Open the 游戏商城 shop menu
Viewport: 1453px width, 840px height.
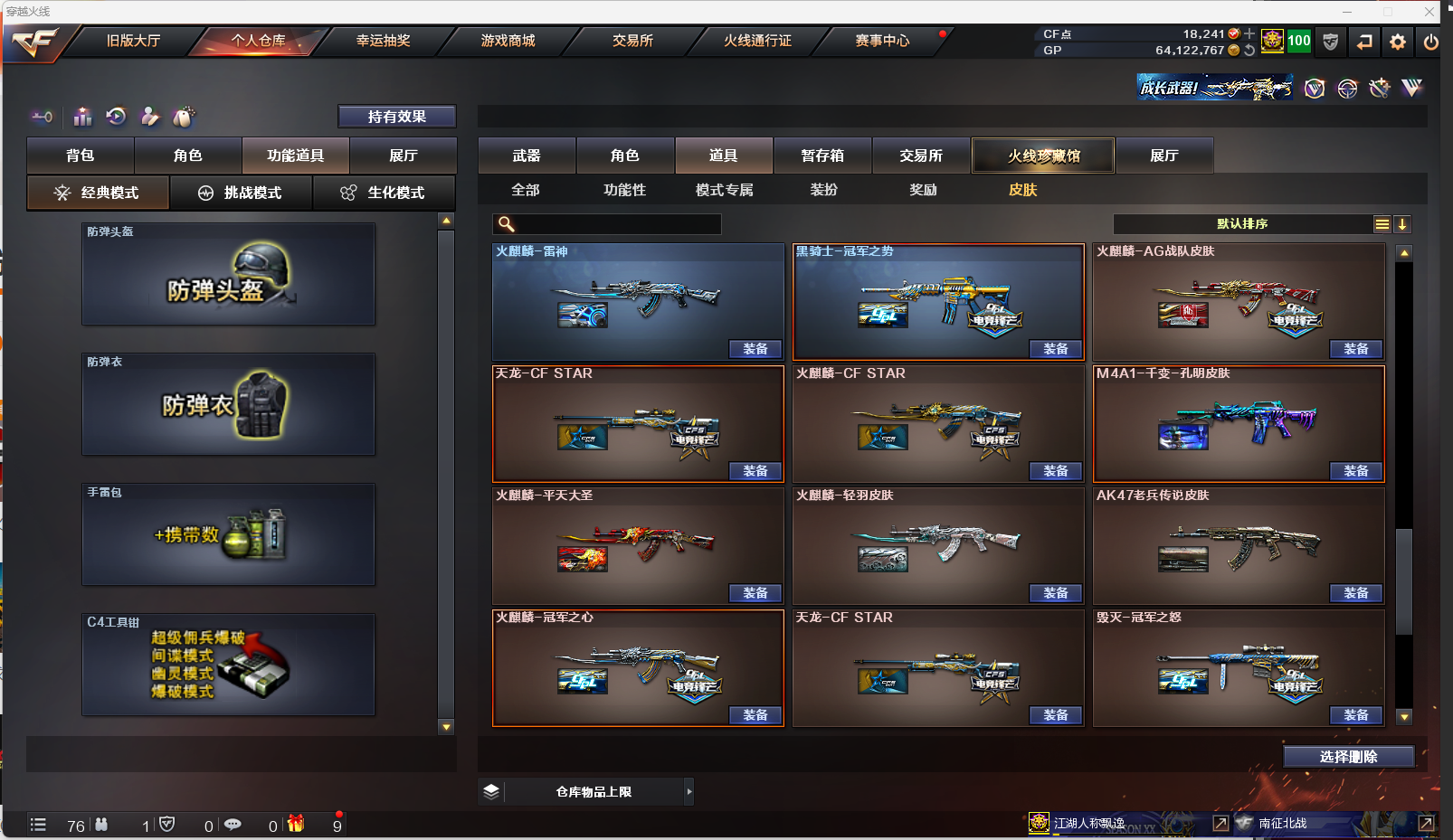pyautogui.click(x=508, y=41)
